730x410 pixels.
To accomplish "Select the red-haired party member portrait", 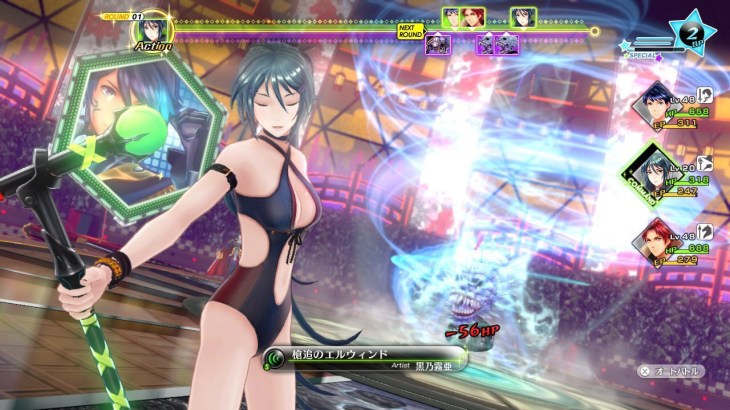I will coord(656,244).
